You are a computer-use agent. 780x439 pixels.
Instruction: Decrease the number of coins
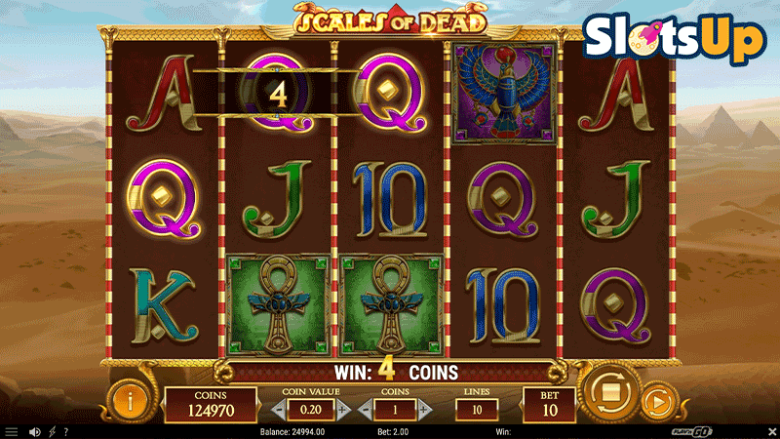coord(365,409)
